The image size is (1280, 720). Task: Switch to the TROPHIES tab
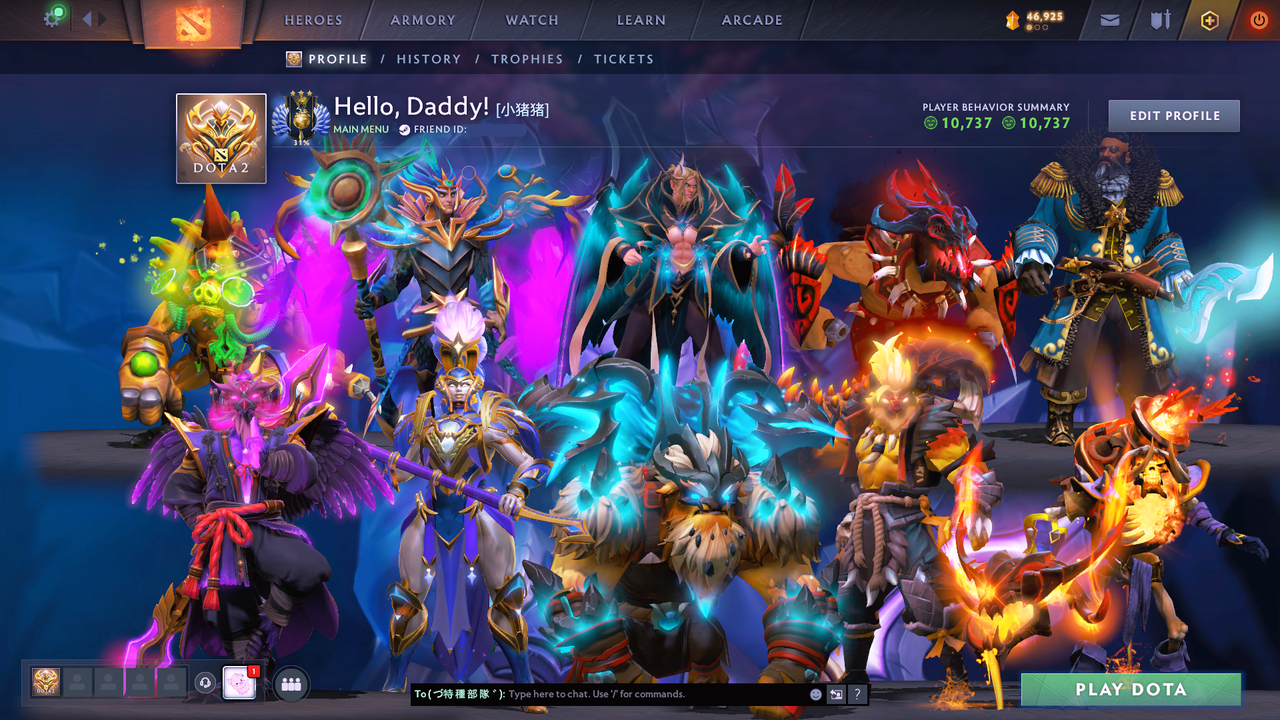click(x=527, y=59)
